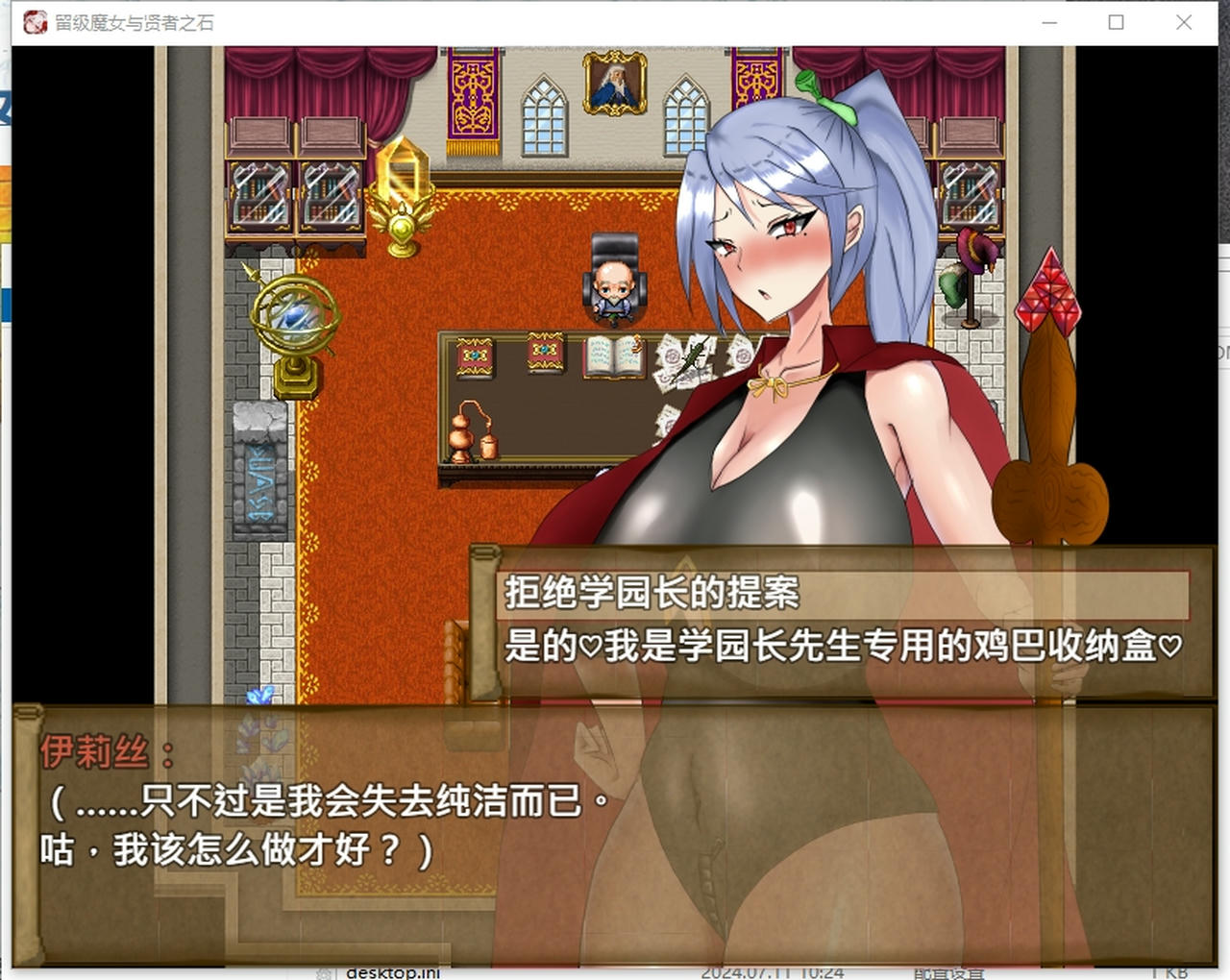The height and width of the screenshot is (980, 1230).
Task: Maximize the game window
Action: (1116, 22)
